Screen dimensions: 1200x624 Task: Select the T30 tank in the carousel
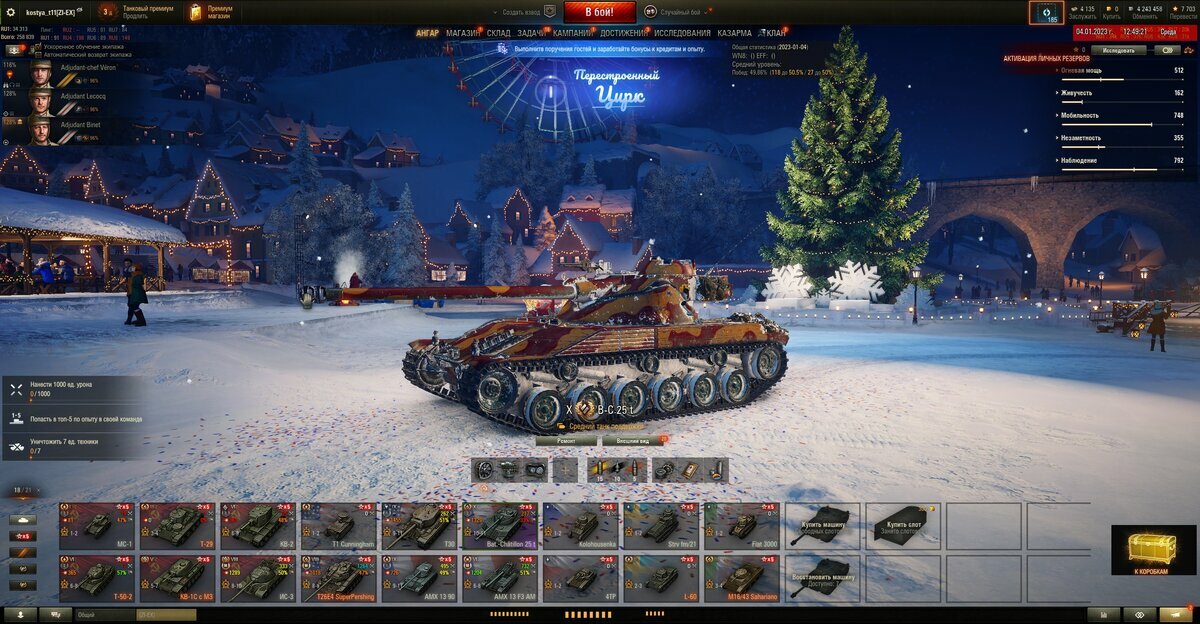click(420, 525)
